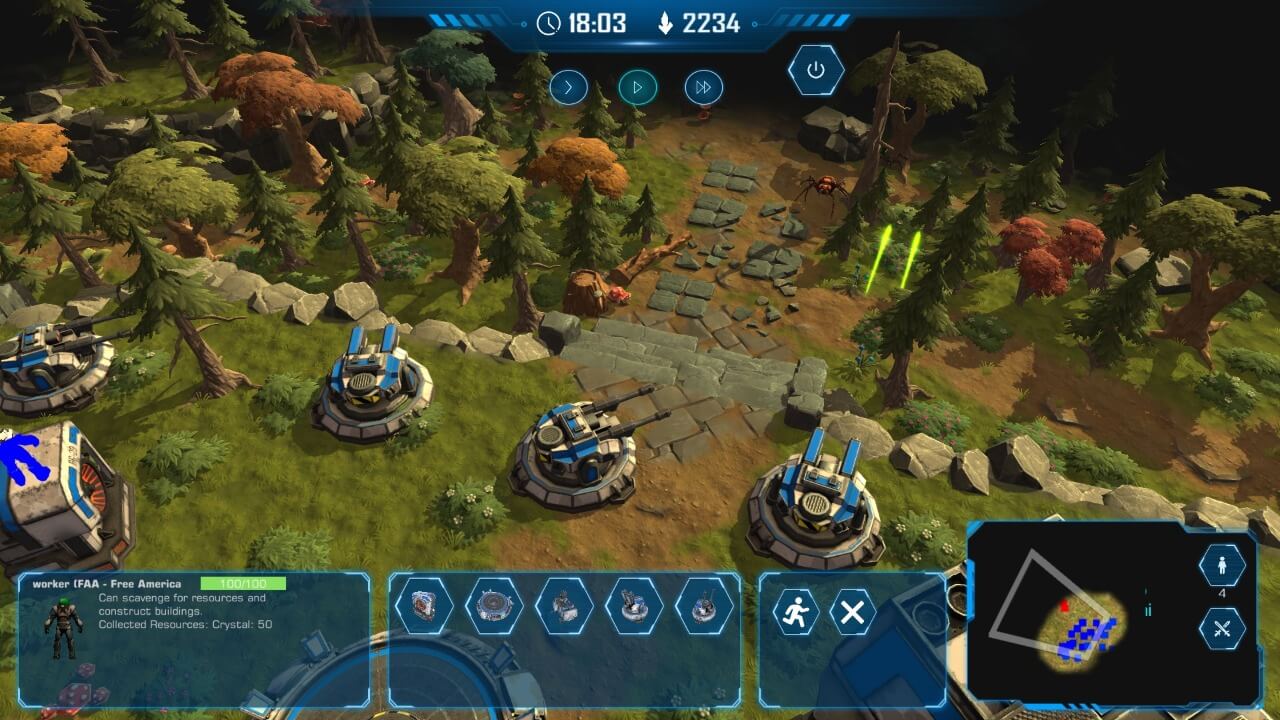Build the twin-barrel turret on round base
1280x720 pixels.
pos(634,606)
